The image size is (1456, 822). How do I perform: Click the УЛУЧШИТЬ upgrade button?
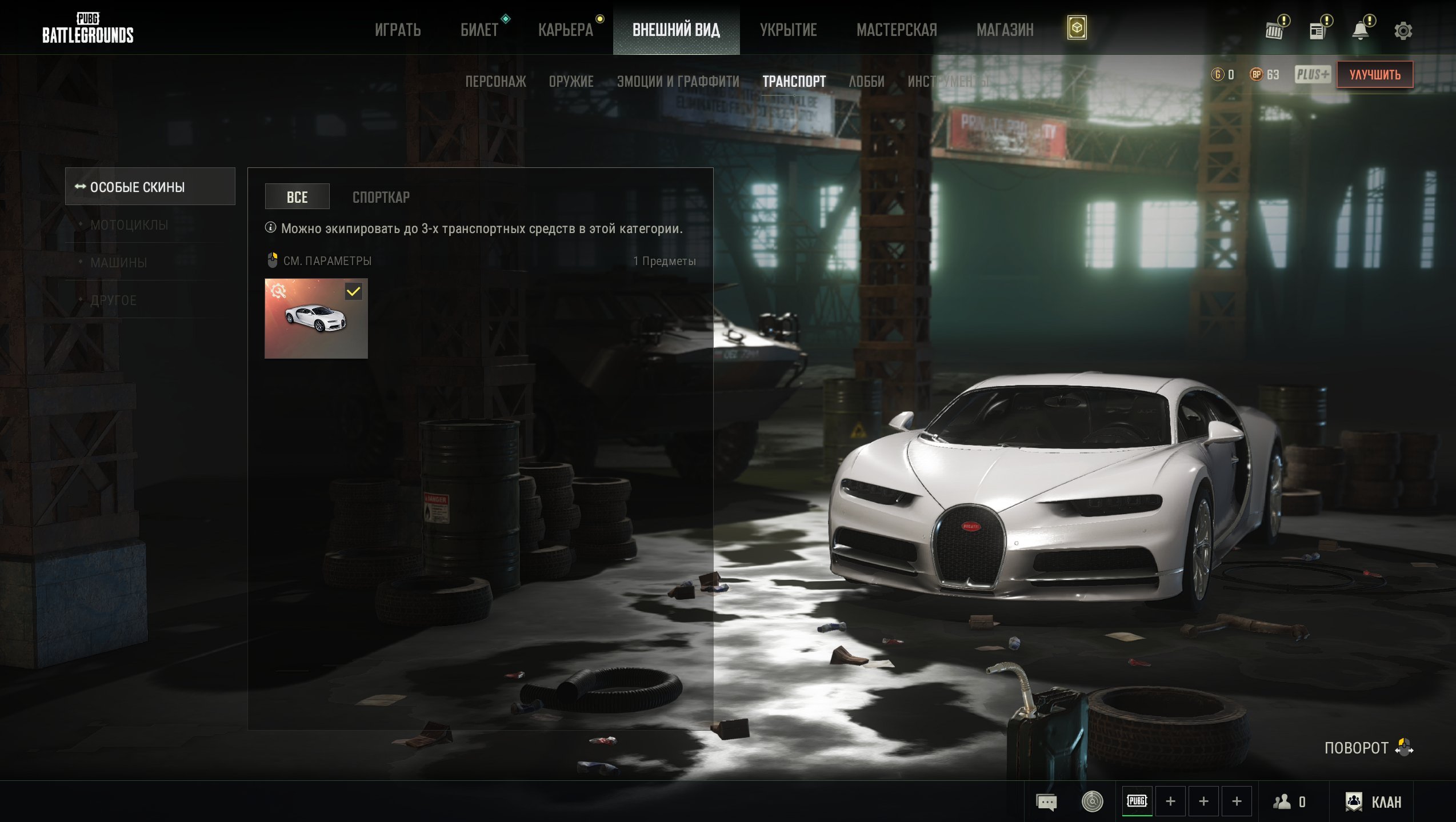[1374, 75]
